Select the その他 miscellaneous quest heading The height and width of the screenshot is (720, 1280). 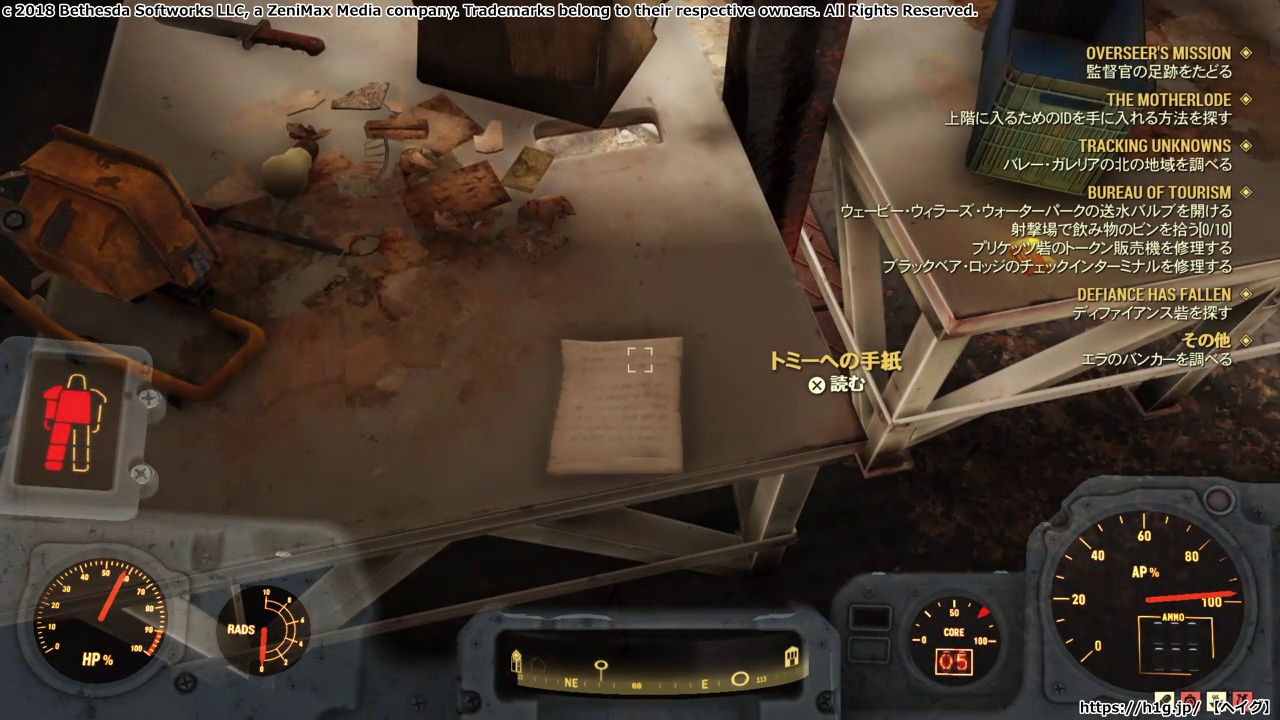(x=1205, y=340)
